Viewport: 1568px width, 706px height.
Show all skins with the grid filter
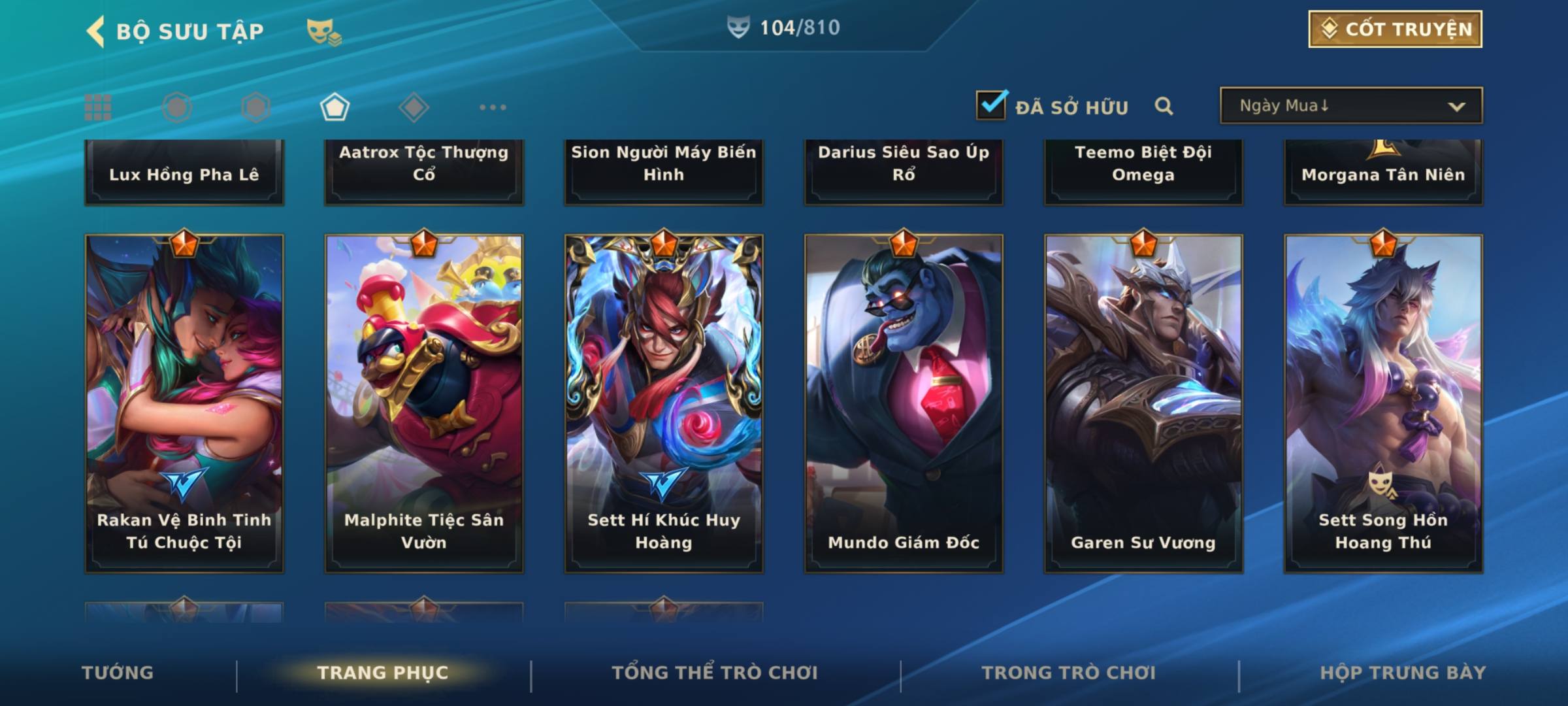[x=98, y=107]
